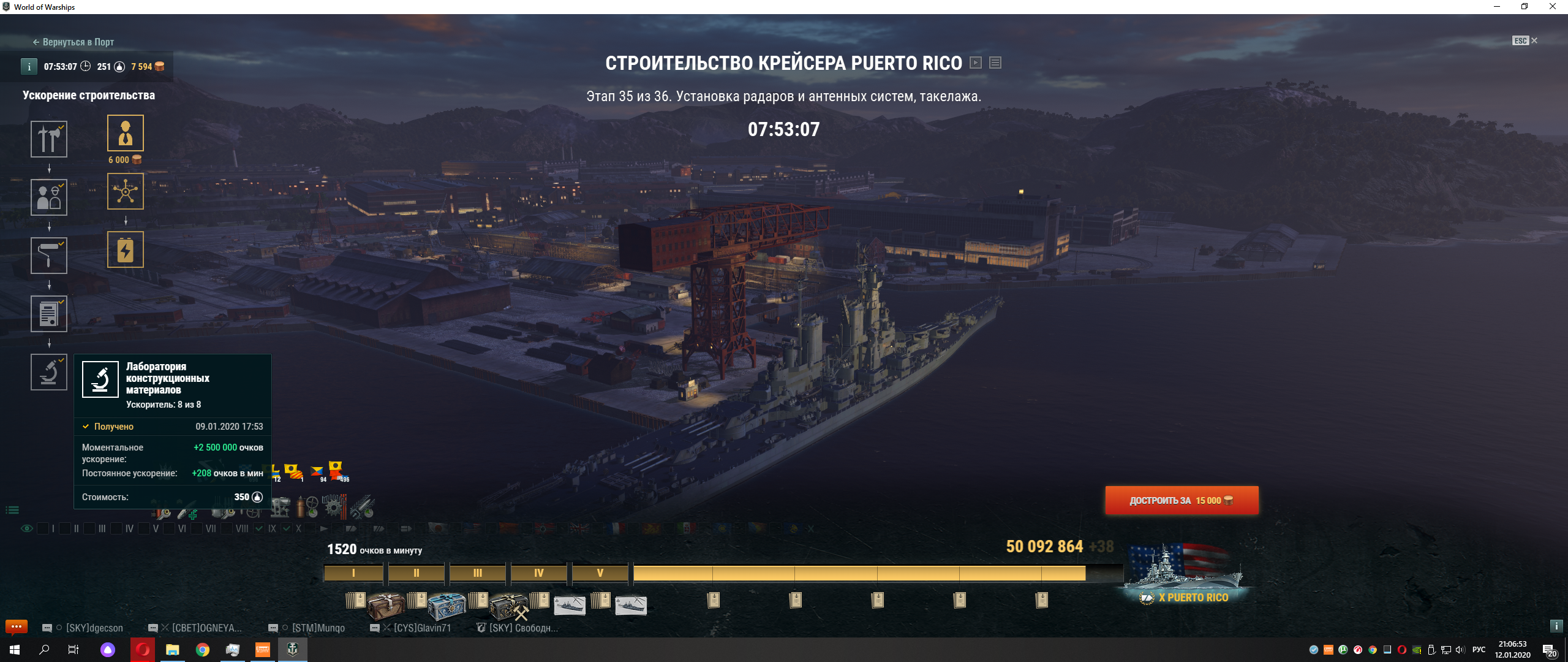Open the orange chat button
Image resolution: width=1568 pixels, height=662 pixels.
pos(17,626)
